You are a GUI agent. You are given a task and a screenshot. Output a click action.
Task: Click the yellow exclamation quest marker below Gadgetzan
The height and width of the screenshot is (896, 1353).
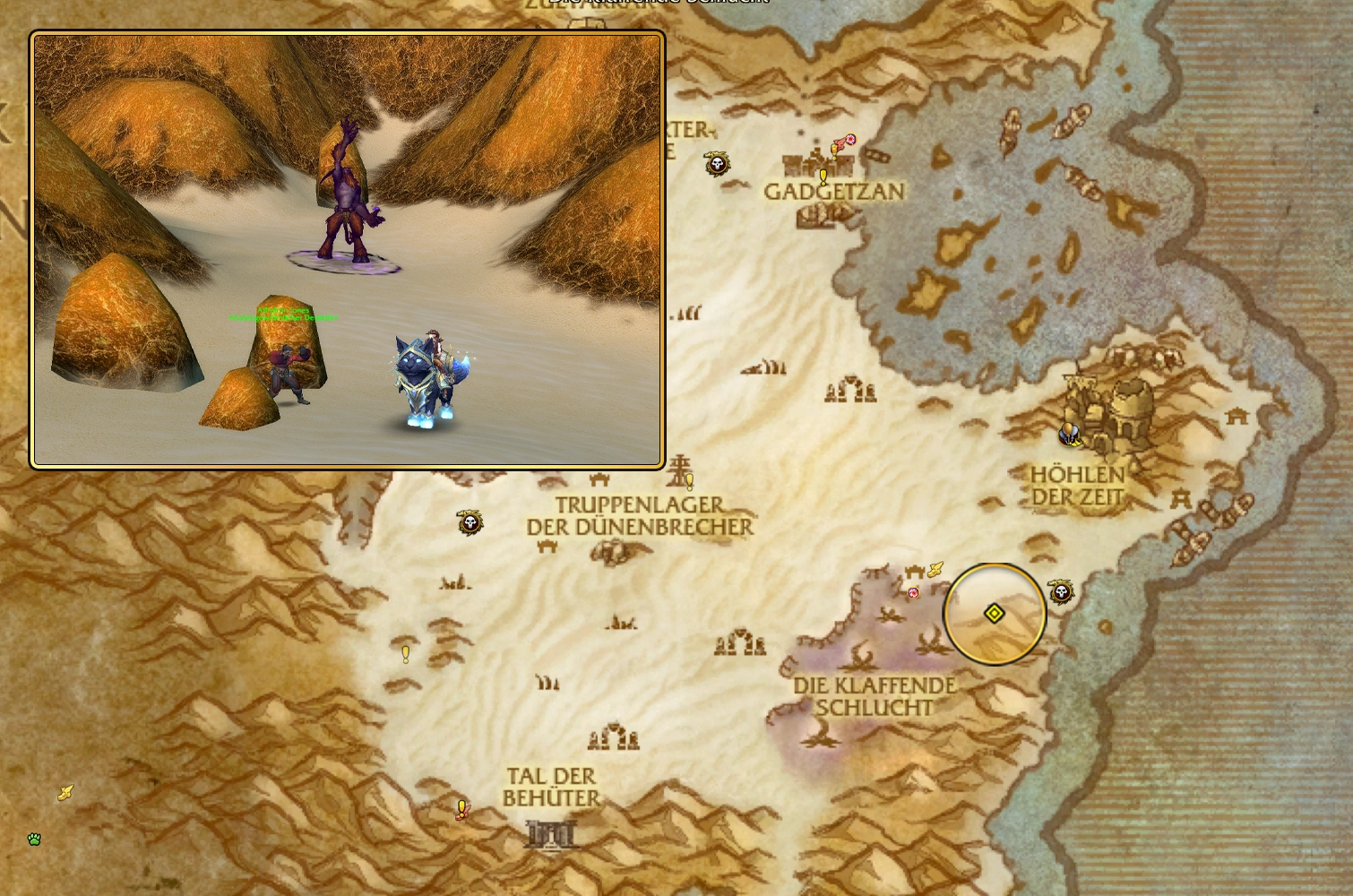click(823, 177)
